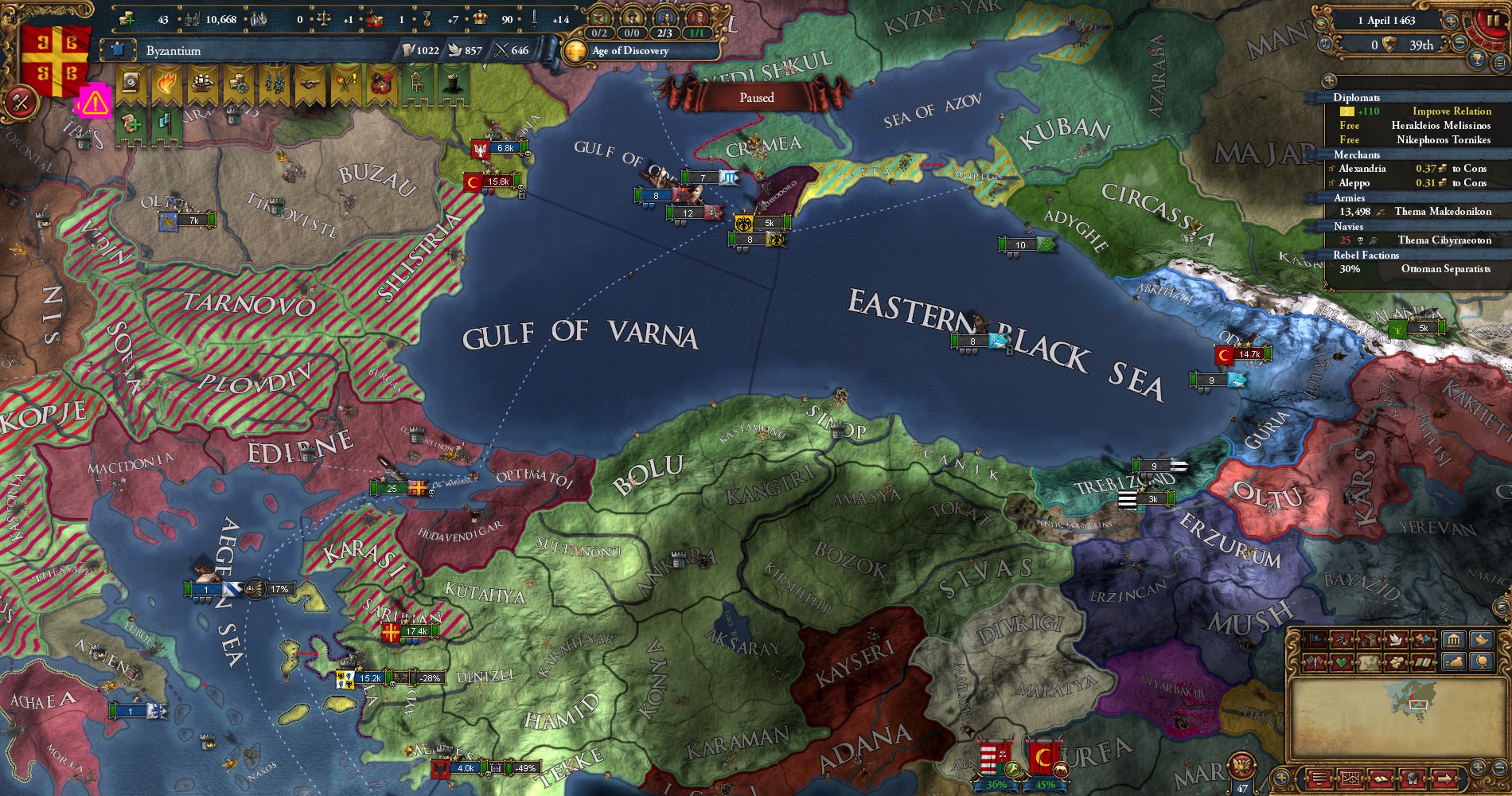1512x796 pixels.
Task: Open the globe icon in the minimap panel
Action: tap(1482, 661)
